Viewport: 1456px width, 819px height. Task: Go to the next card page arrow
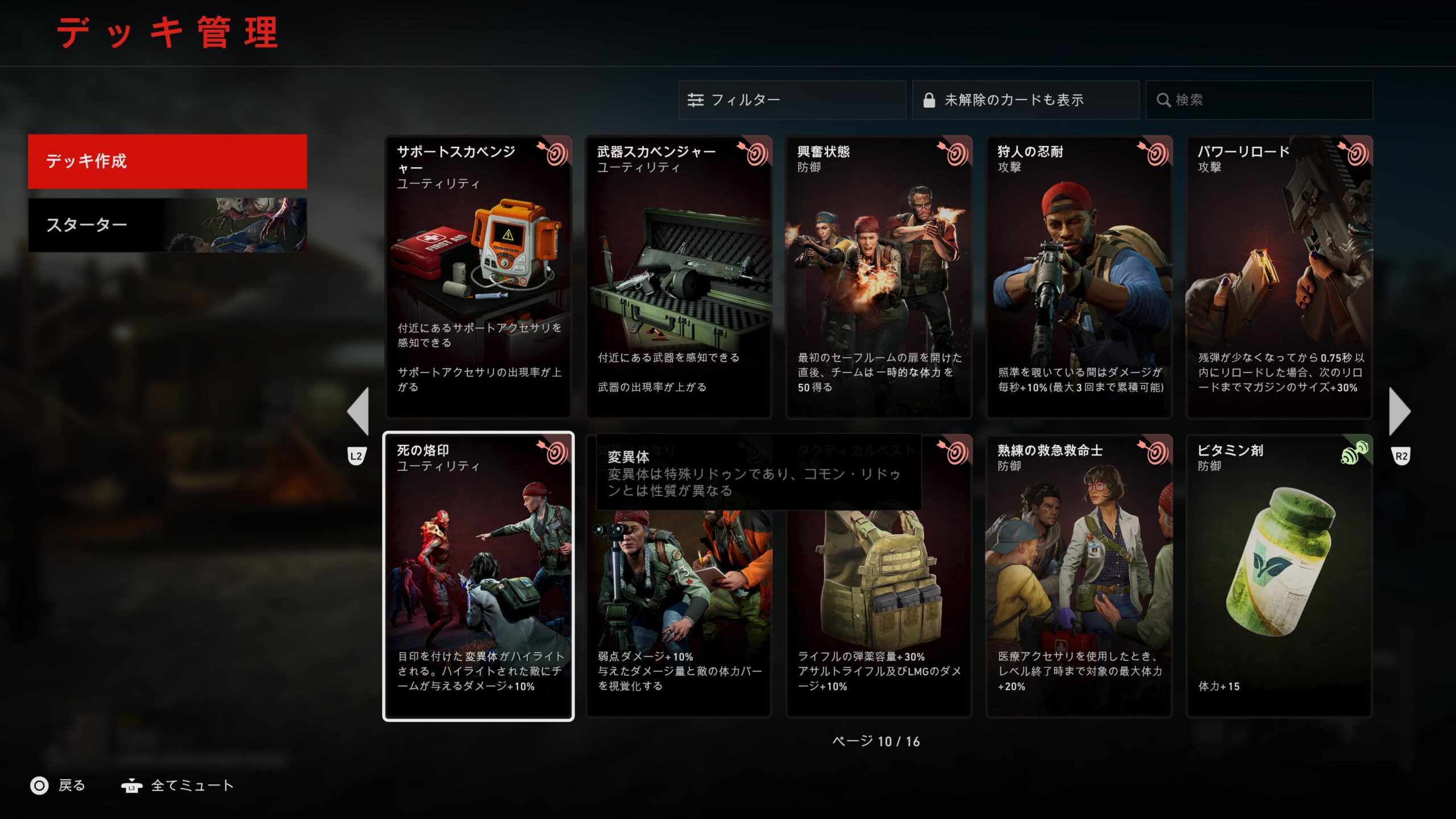[x=1399, y=411]
